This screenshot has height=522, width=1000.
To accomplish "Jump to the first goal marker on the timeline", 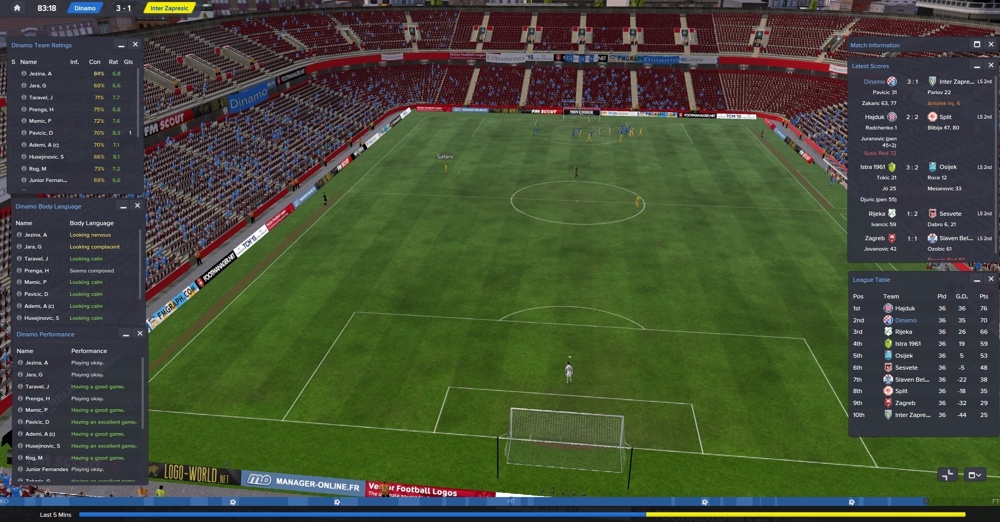I will pos(233,502).
